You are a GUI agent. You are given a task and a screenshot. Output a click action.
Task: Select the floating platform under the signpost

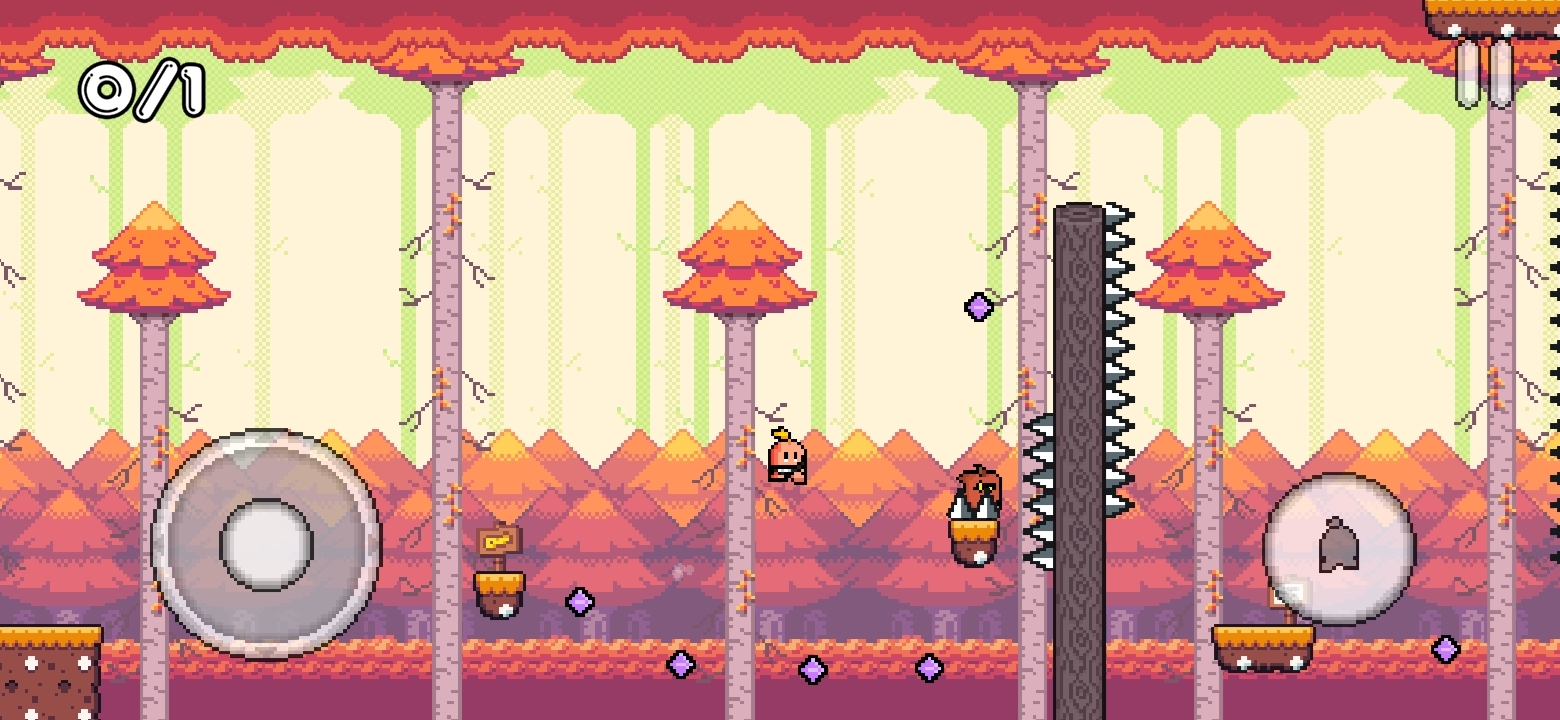click(499, 582)
